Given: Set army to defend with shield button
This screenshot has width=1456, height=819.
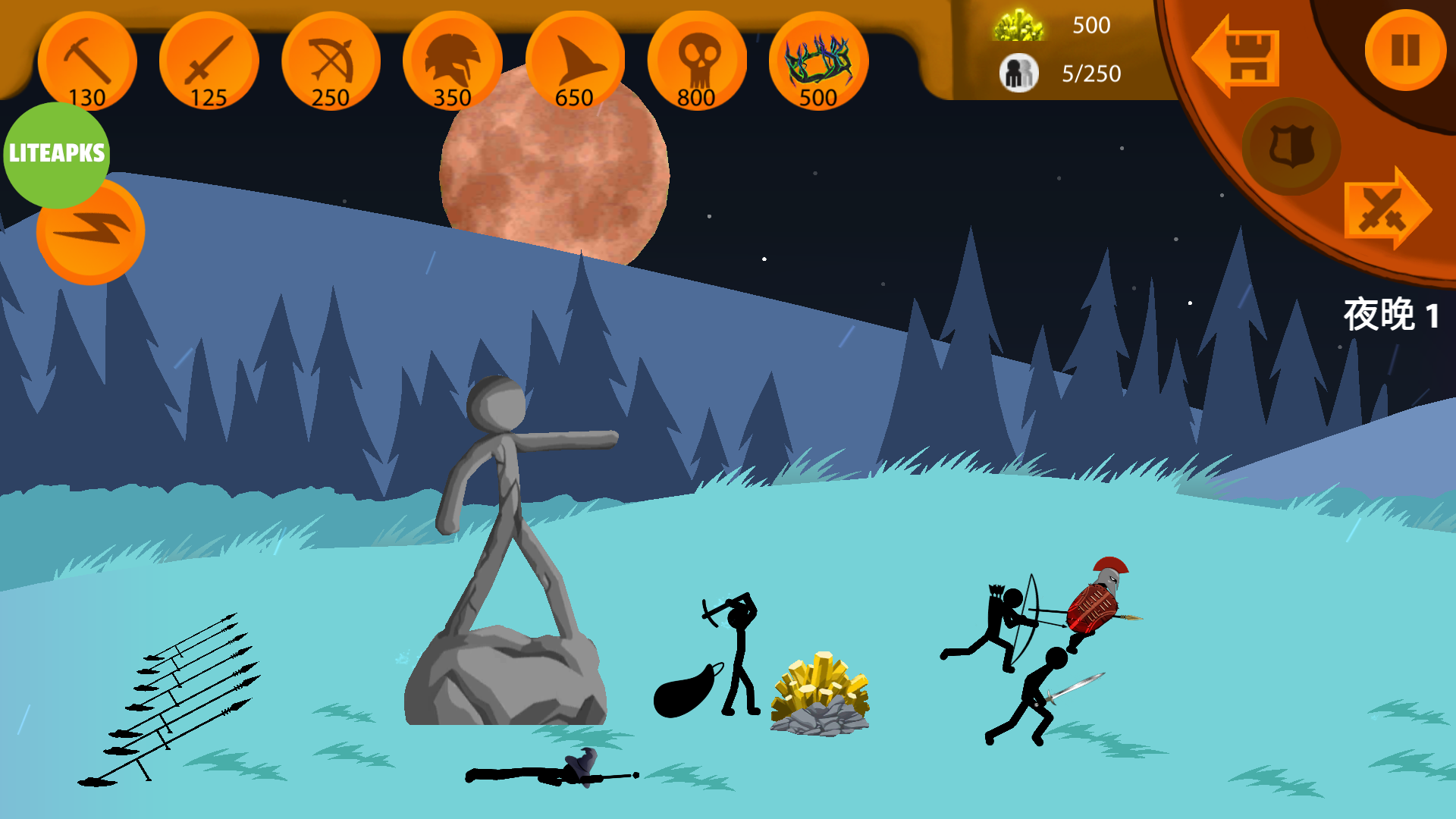Looking at the screenshot, I should 1291,146.
